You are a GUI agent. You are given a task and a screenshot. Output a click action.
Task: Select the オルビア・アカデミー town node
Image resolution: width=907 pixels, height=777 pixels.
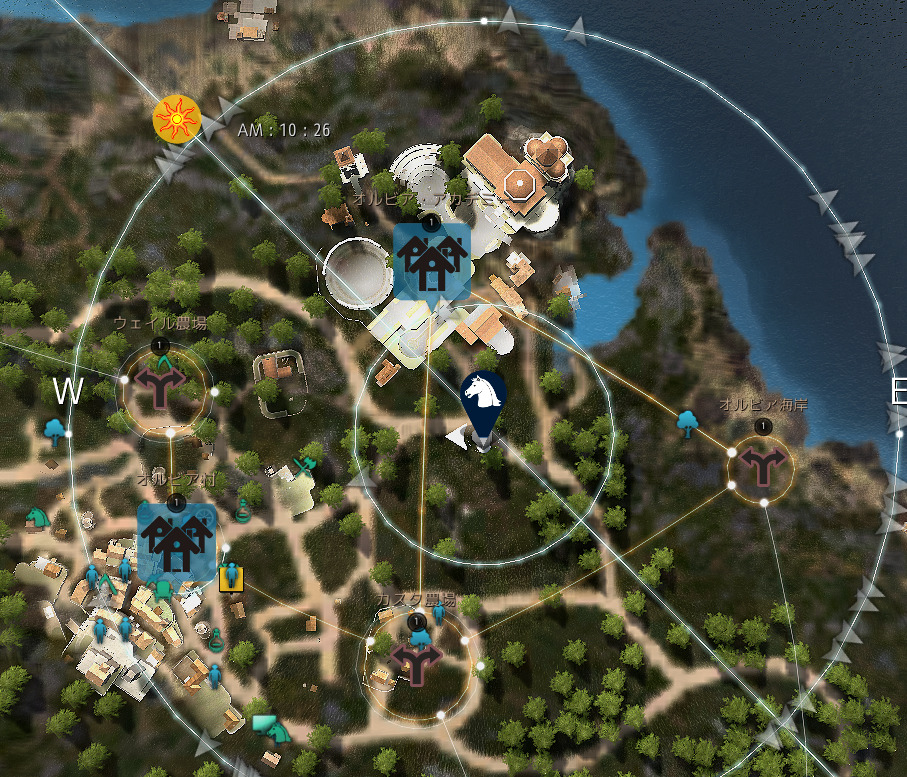coord(431,260)
